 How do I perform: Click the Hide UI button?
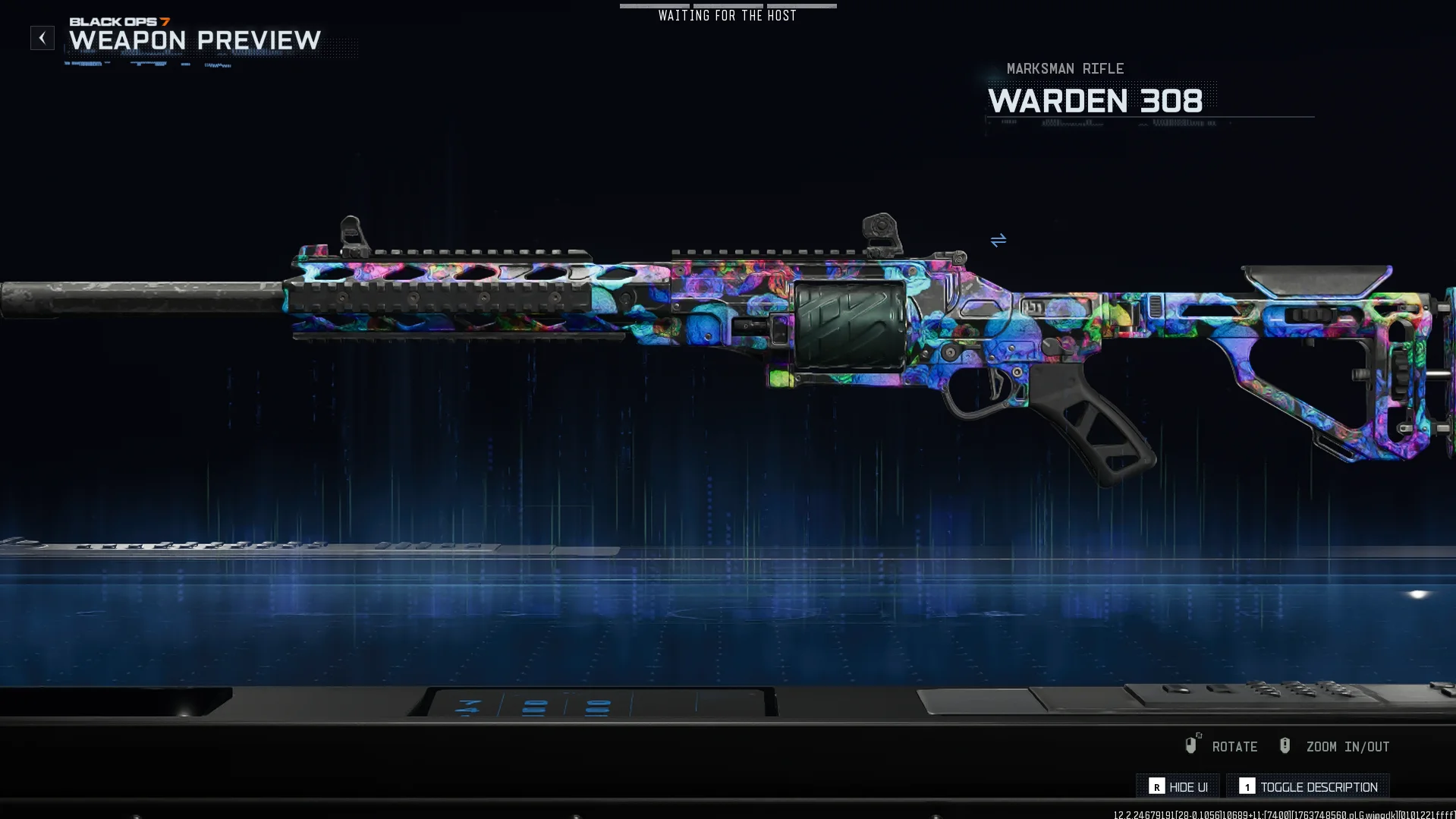tap(1178, 787)
